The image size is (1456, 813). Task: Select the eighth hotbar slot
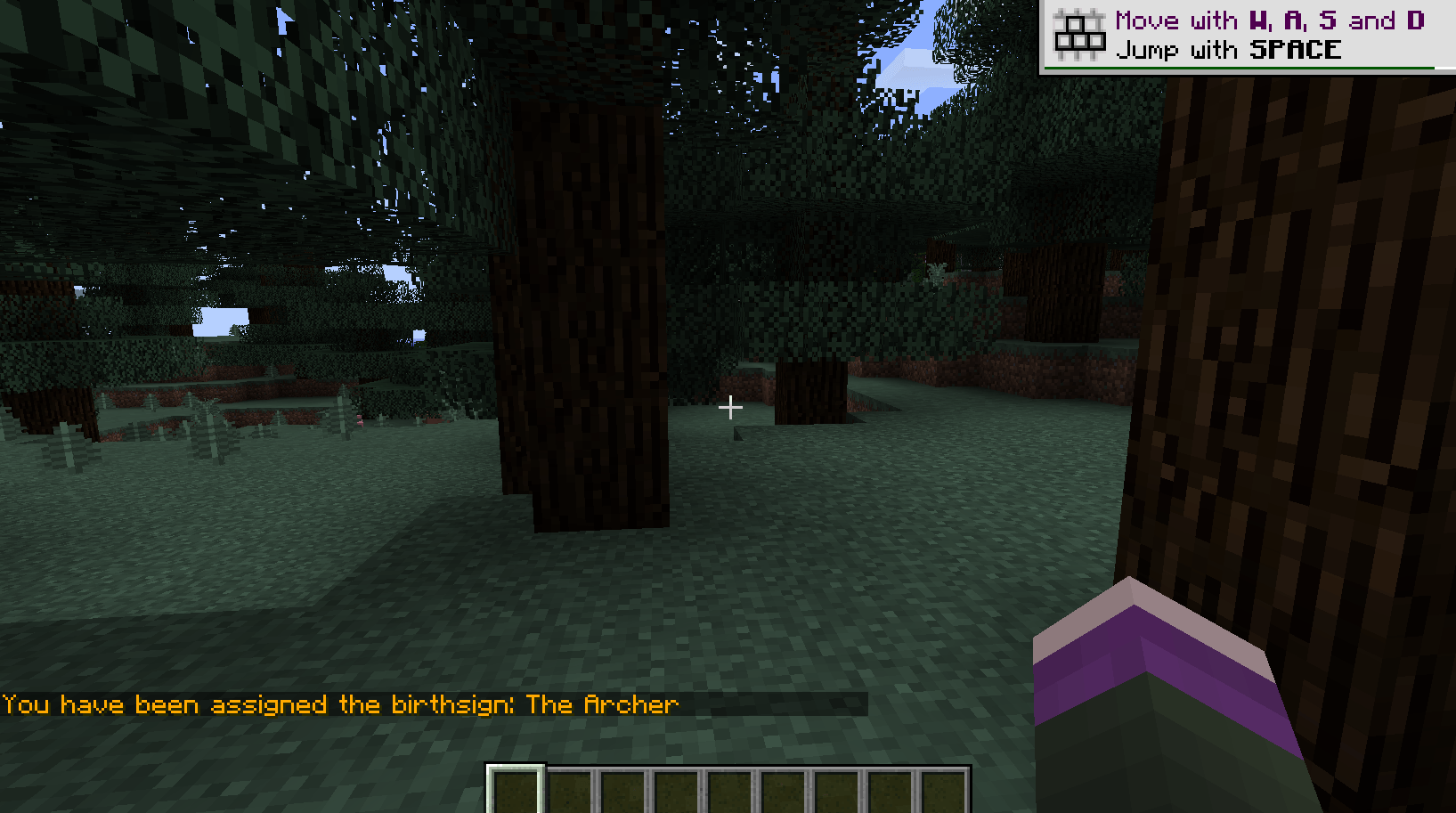tap(891, 787)
